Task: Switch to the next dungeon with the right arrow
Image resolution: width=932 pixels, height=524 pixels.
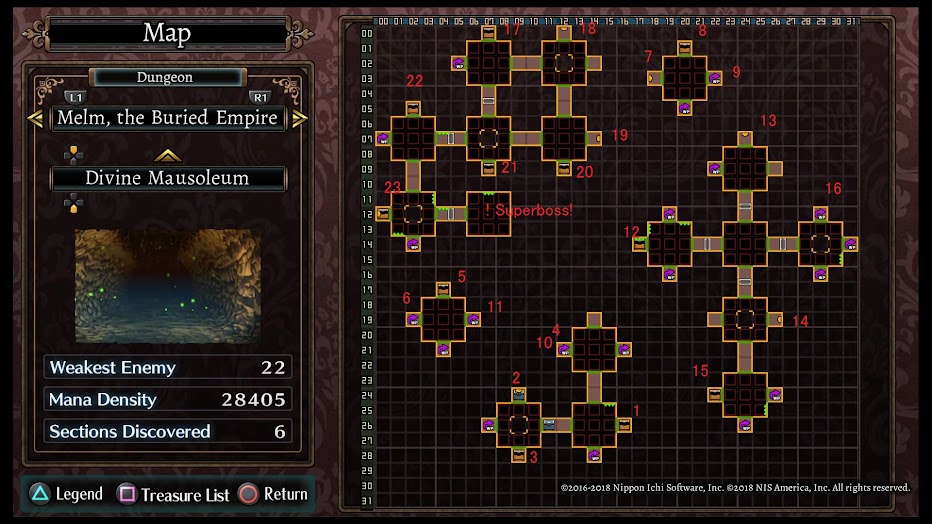Action: point(299,118)
